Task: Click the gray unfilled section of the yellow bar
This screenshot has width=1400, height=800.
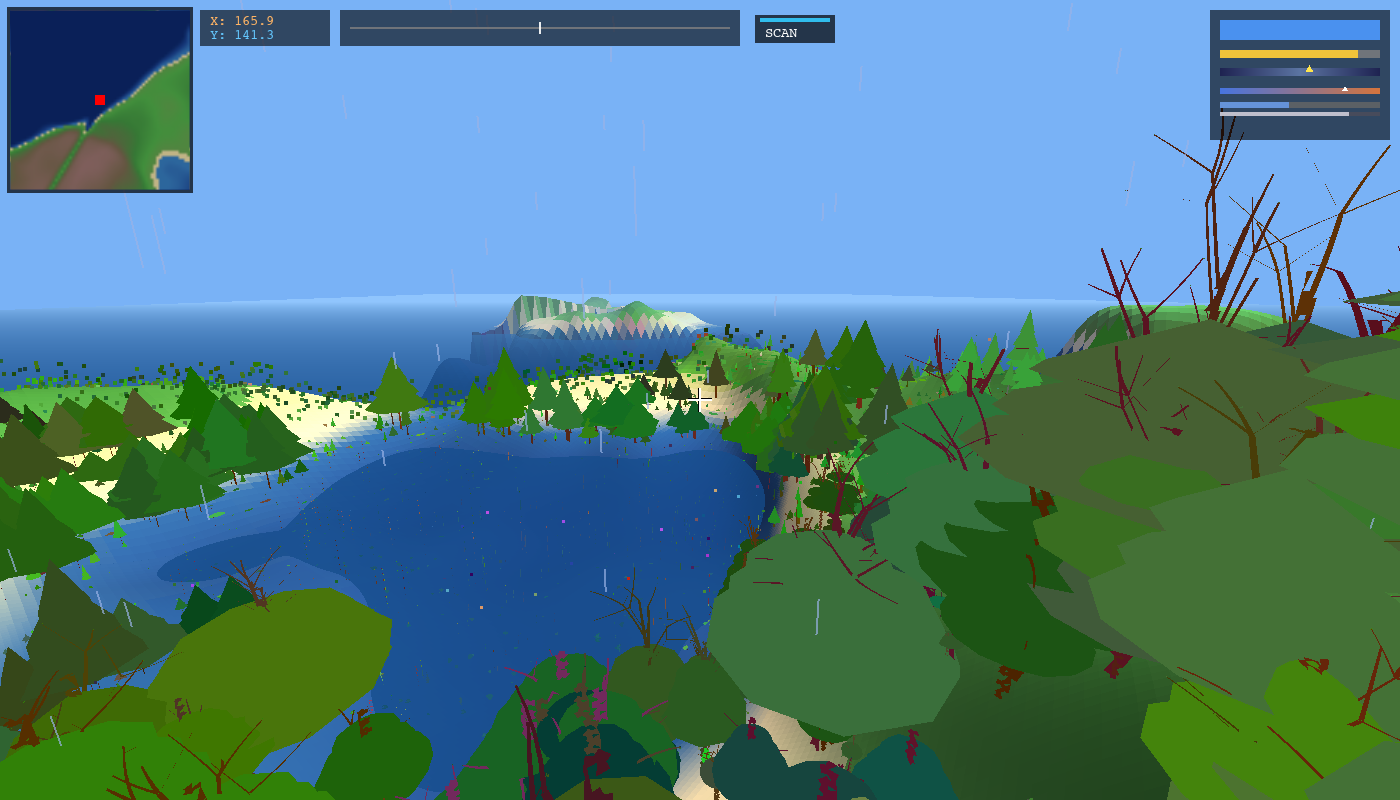Action: [x=1369, y=53]
